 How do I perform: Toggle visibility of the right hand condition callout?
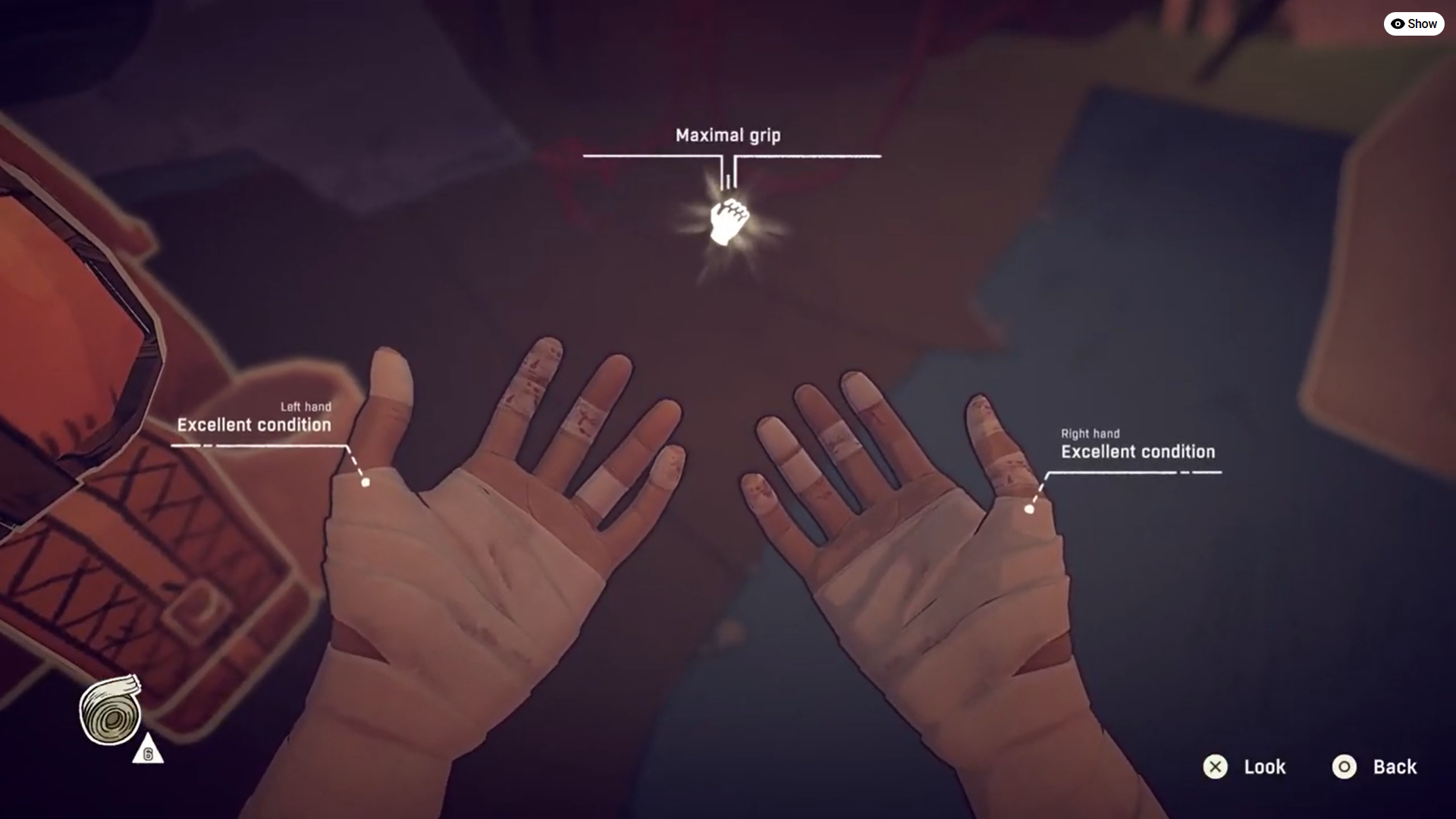[1137, 451]
